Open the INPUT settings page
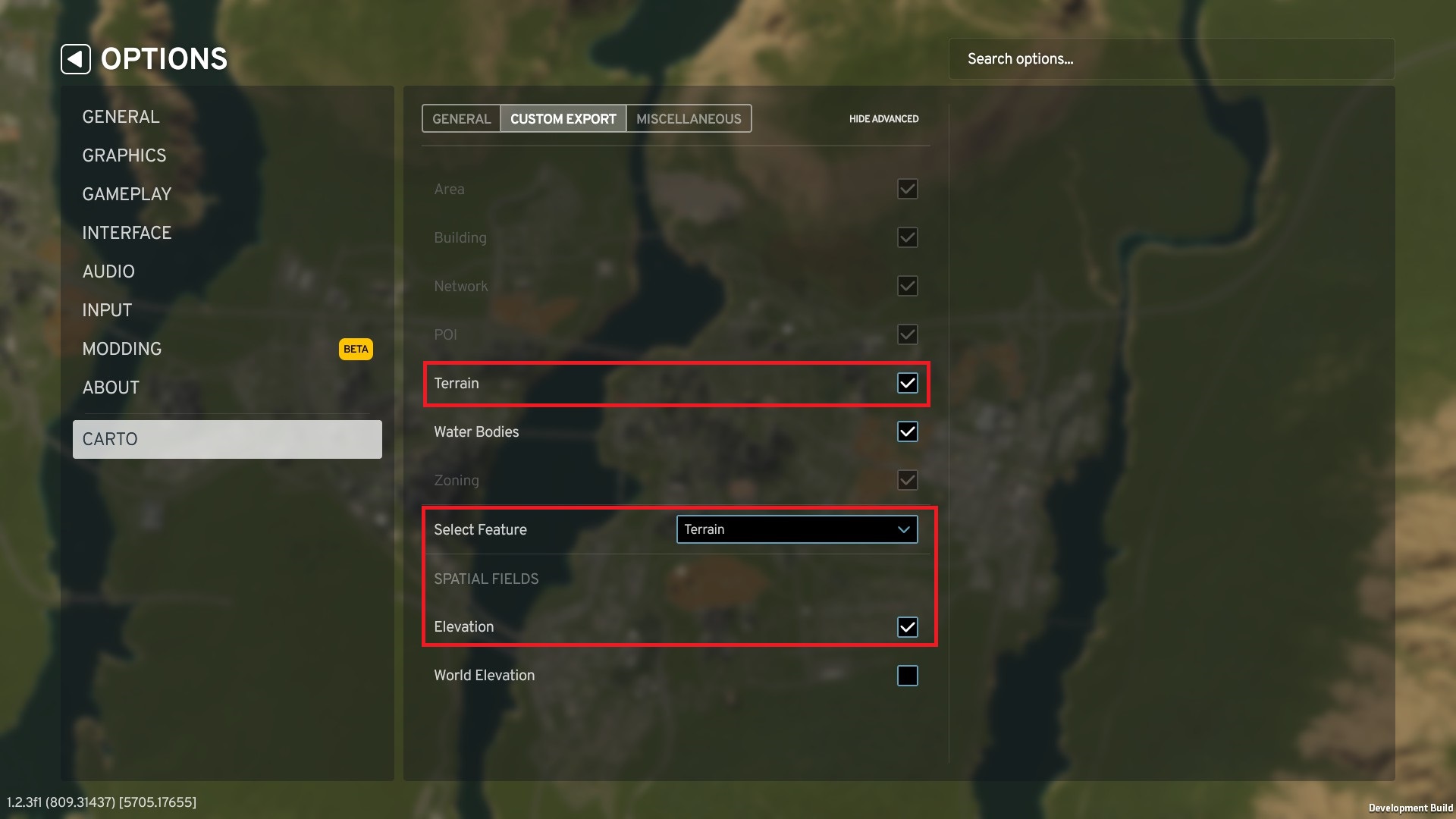Screen dimensions: 1456x819 tap(106, 309)
